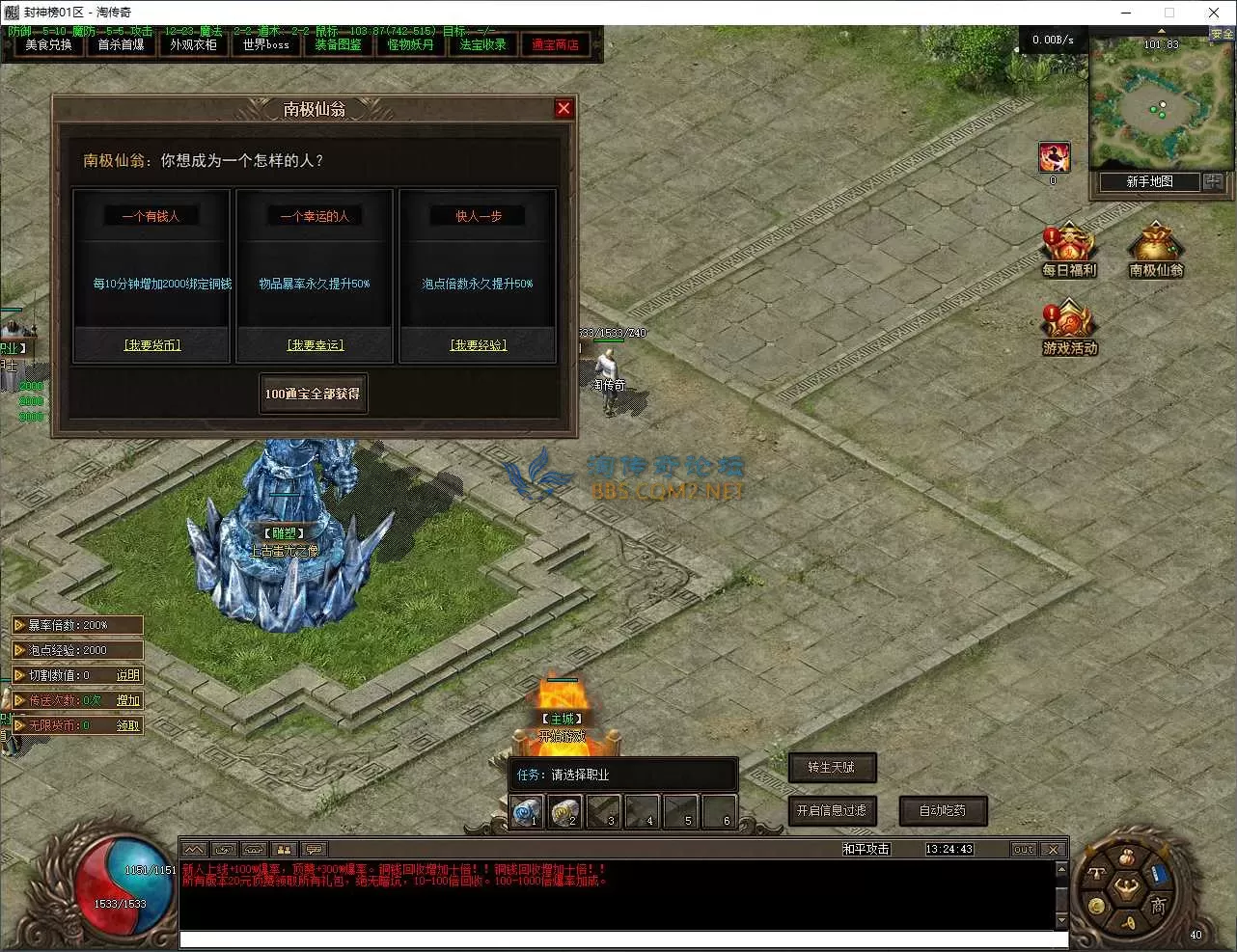Click the minimap

(1148, 106)
